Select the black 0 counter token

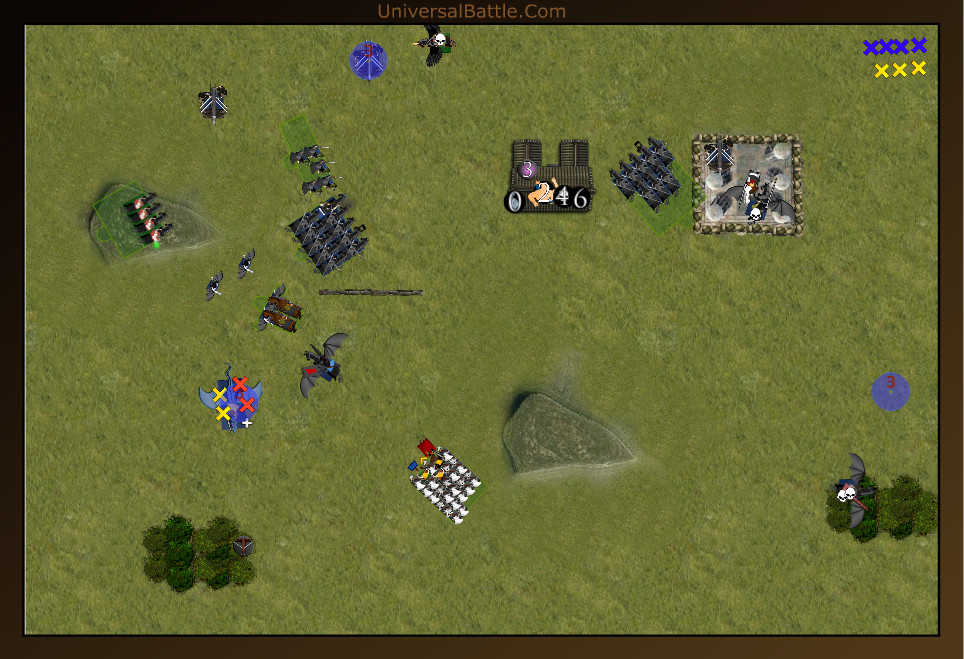pos(514,201)
